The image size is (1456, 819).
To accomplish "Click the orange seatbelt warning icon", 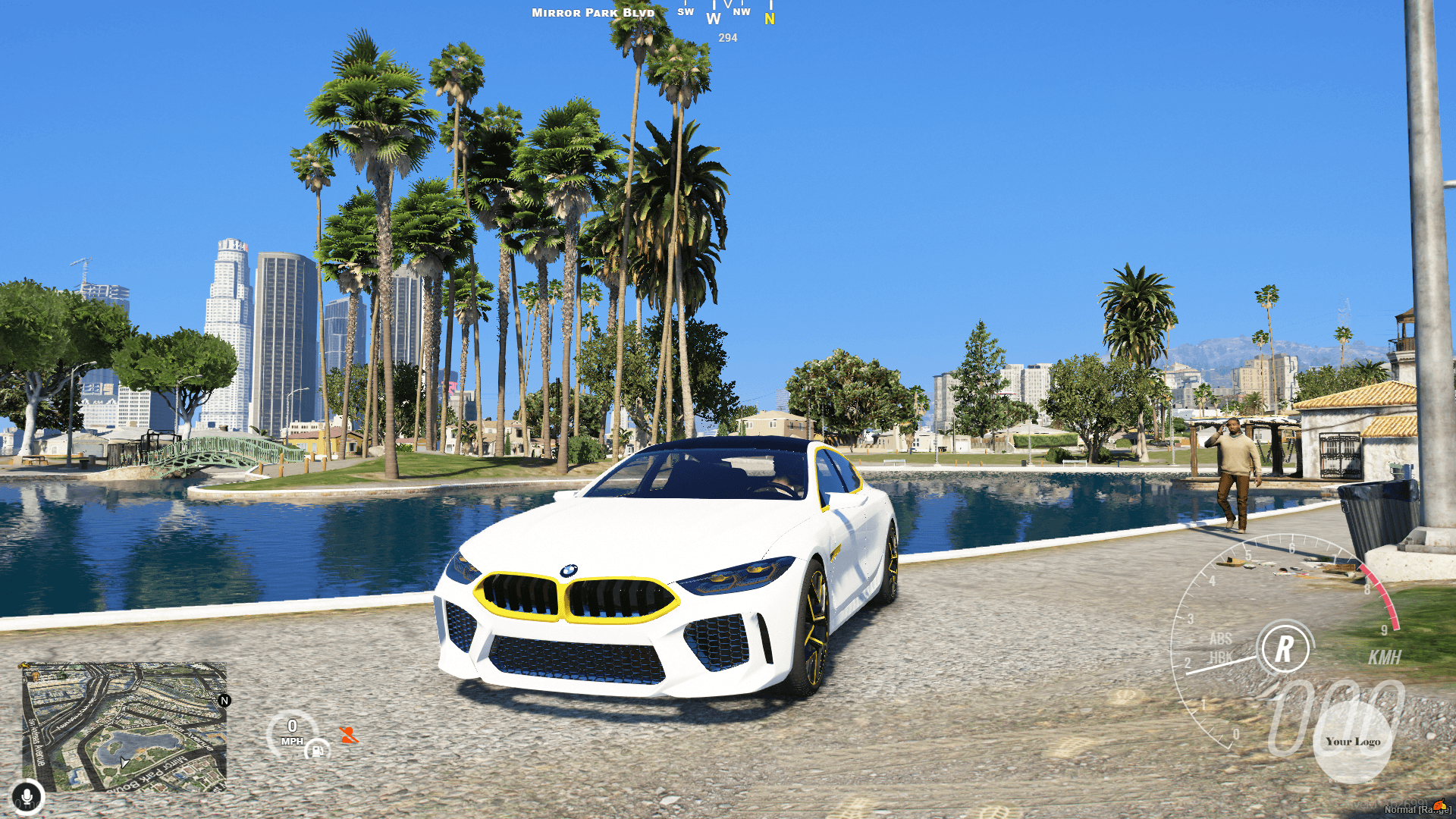I will pos(350,735).
